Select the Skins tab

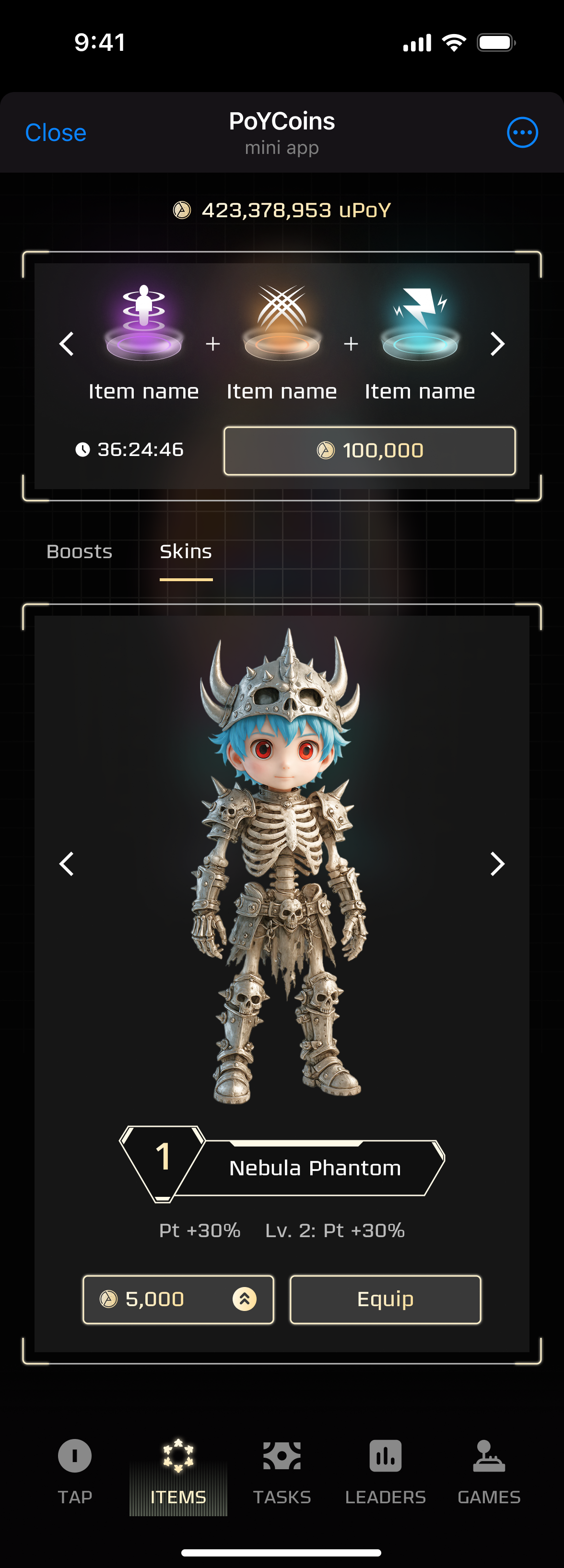(x=186, y=551)
